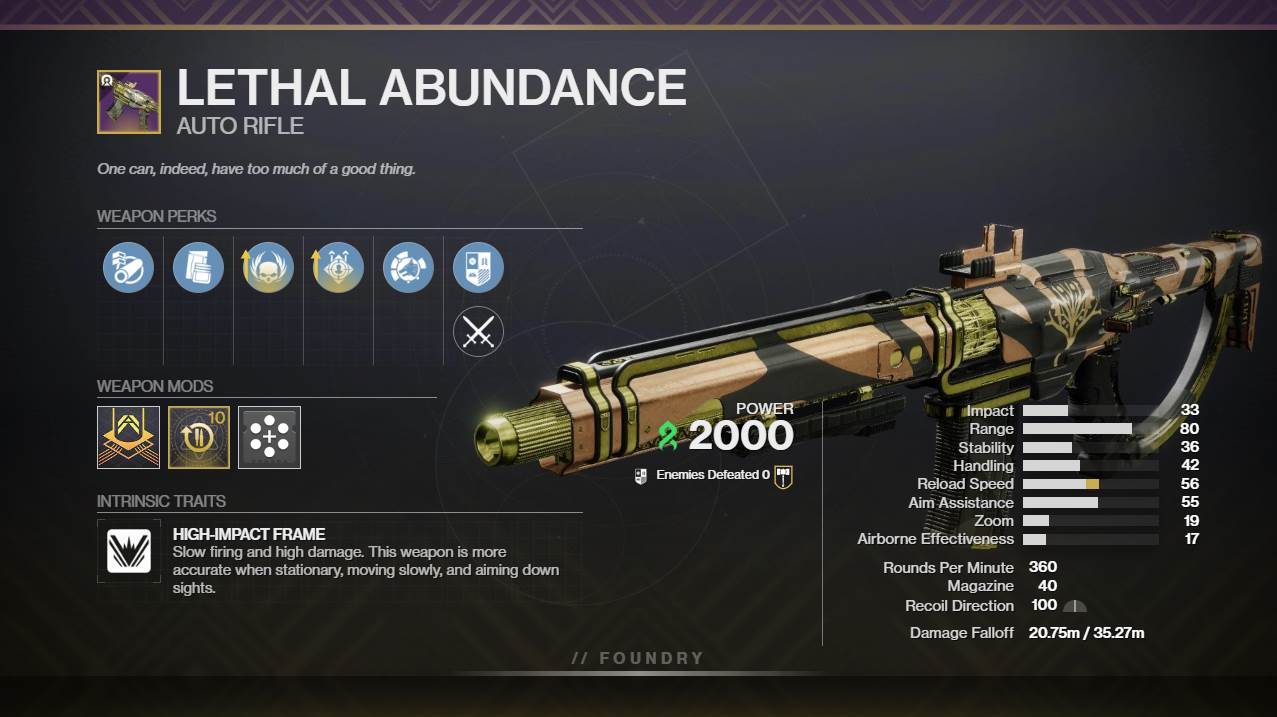This screenshot has width=1277, height=717.
Task: Select the wolf head origin trait
Action: pos(408,267)
